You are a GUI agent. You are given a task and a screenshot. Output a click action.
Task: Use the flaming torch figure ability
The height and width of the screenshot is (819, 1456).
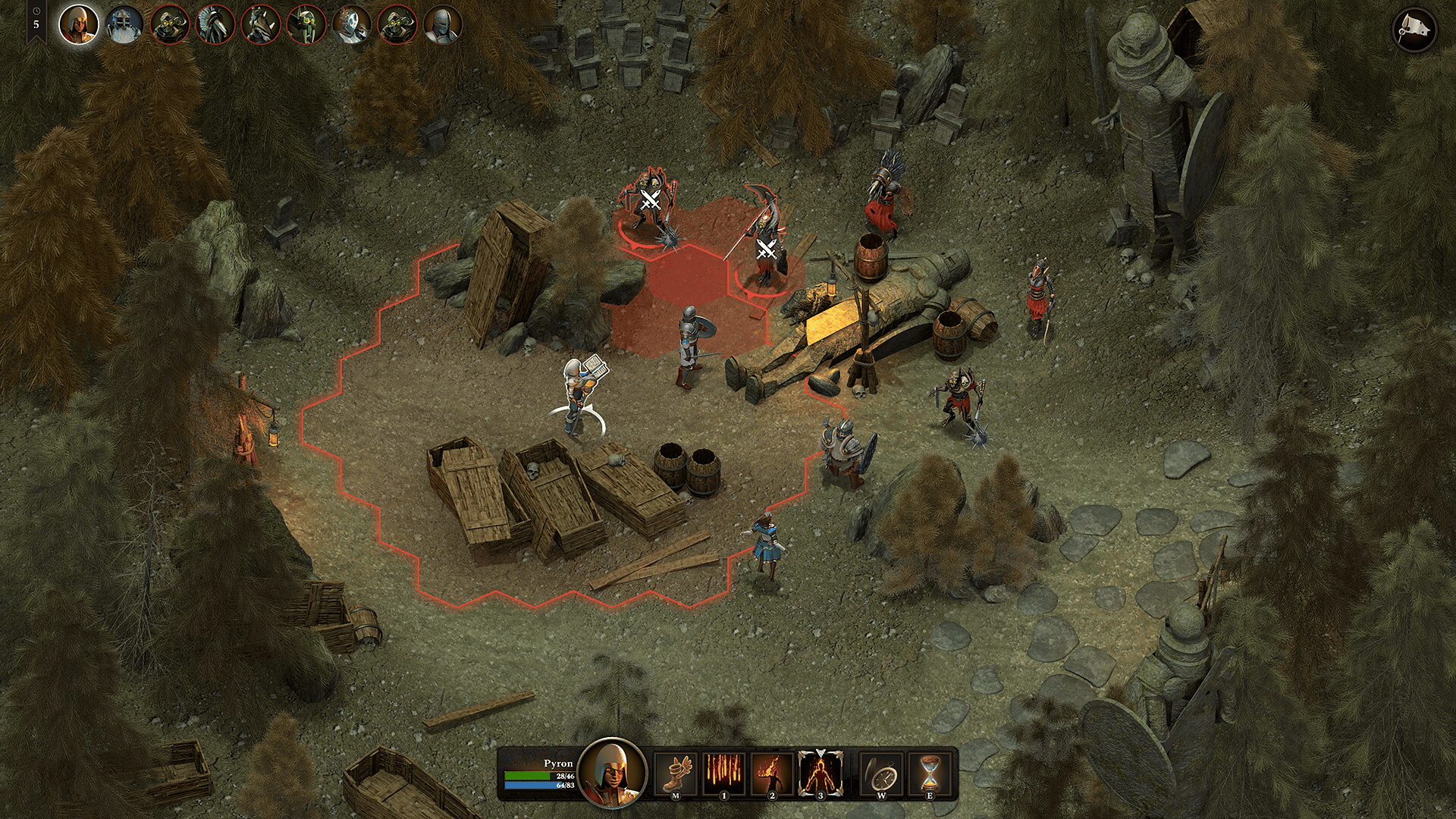tap(772, 773)
